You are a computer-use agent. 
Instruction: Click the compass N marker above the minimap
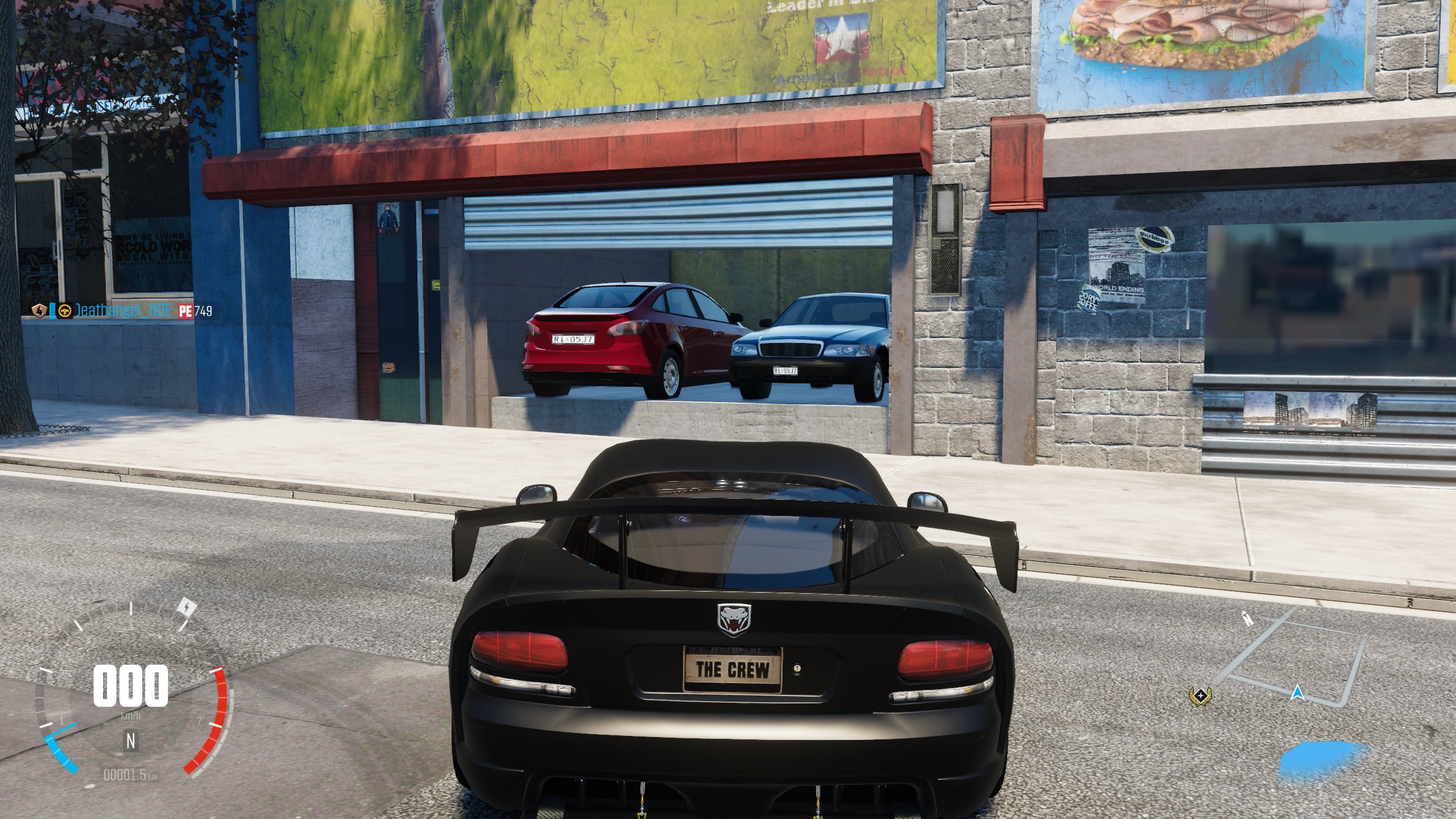tap(1247, 619)
